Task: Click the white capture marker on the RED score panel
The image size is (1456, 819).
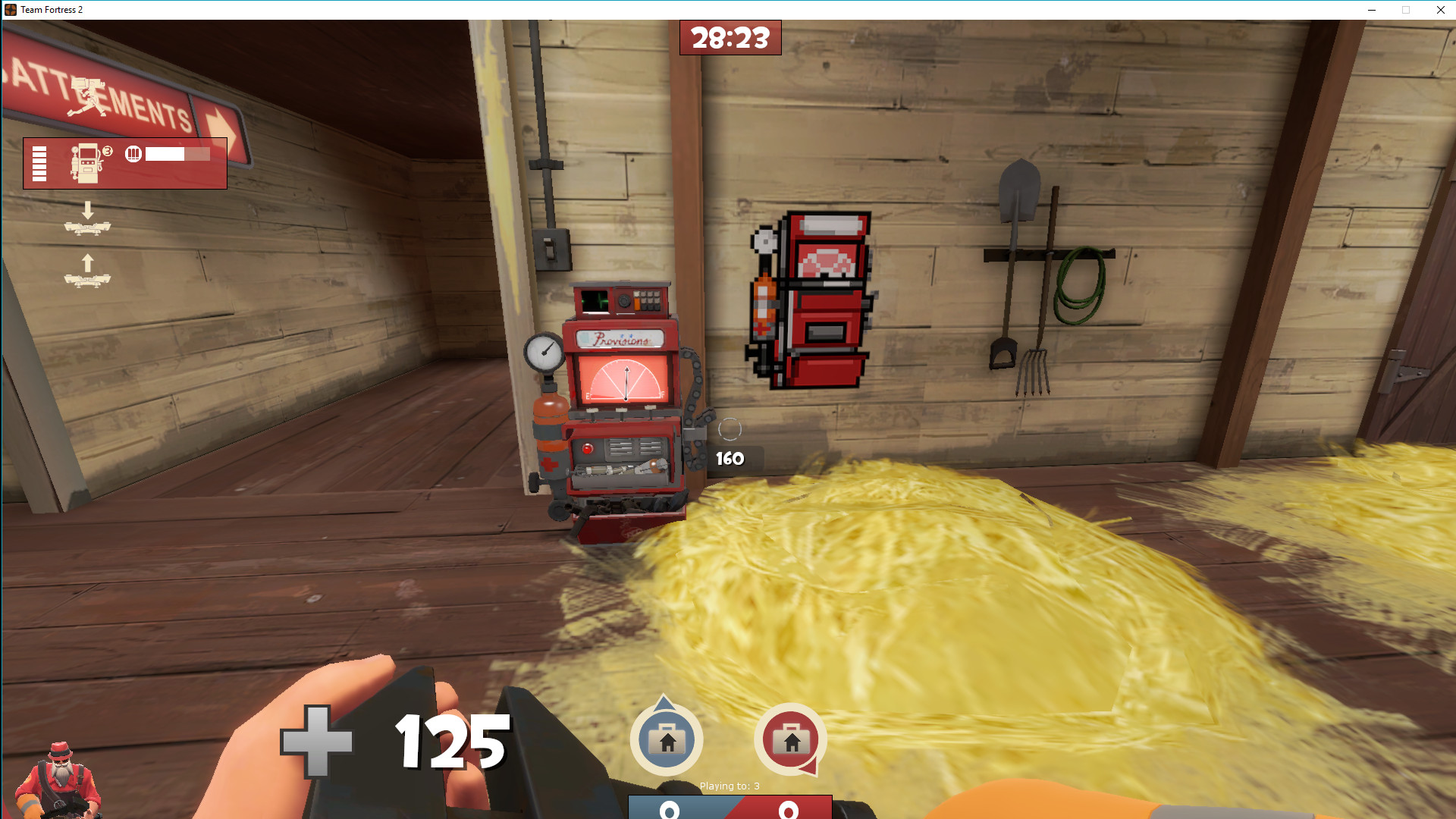Action: (x=788, y=811)
